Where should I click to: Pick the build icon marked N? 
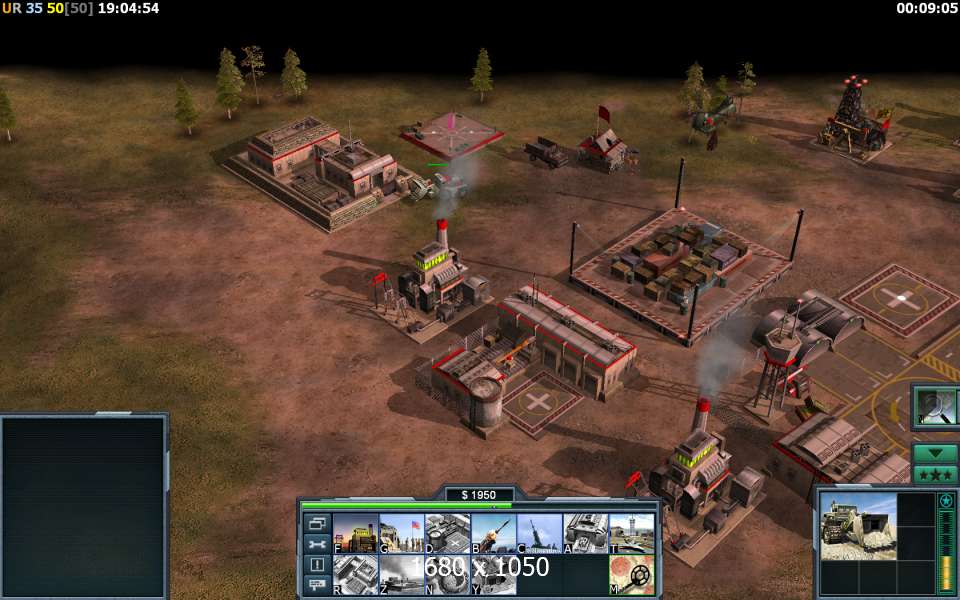pos(447,575)
